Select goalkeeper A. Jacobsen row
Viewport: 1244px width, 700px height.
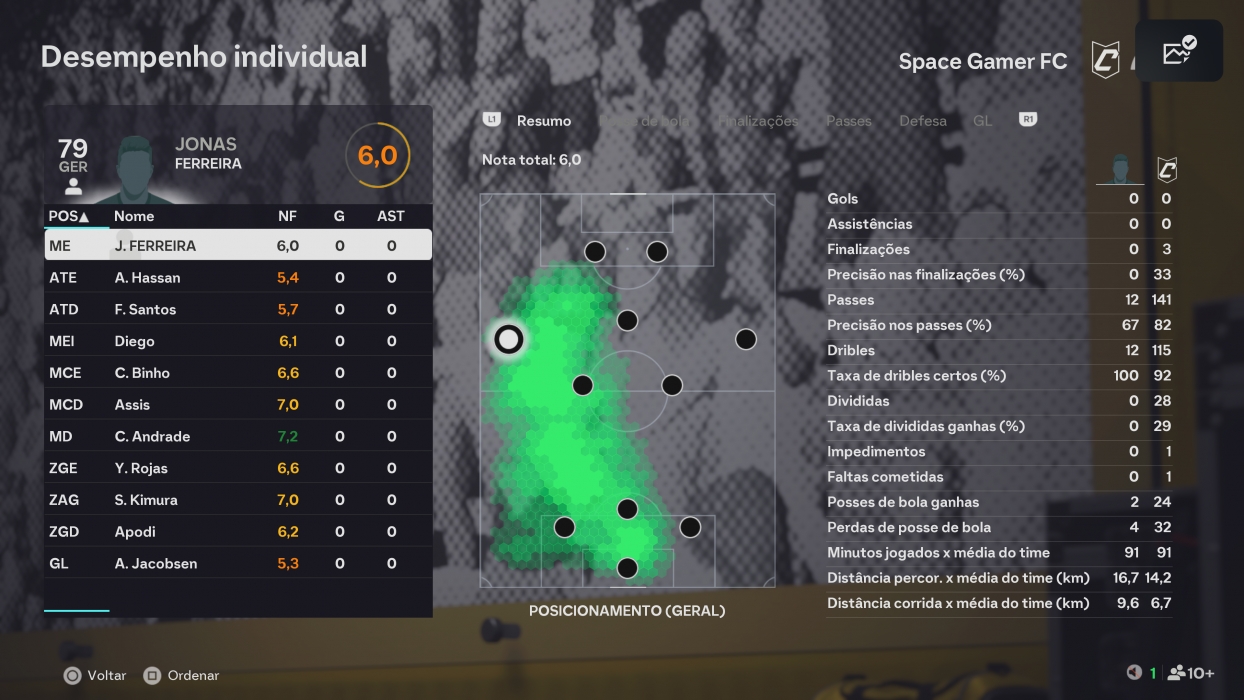pos(238,564)
